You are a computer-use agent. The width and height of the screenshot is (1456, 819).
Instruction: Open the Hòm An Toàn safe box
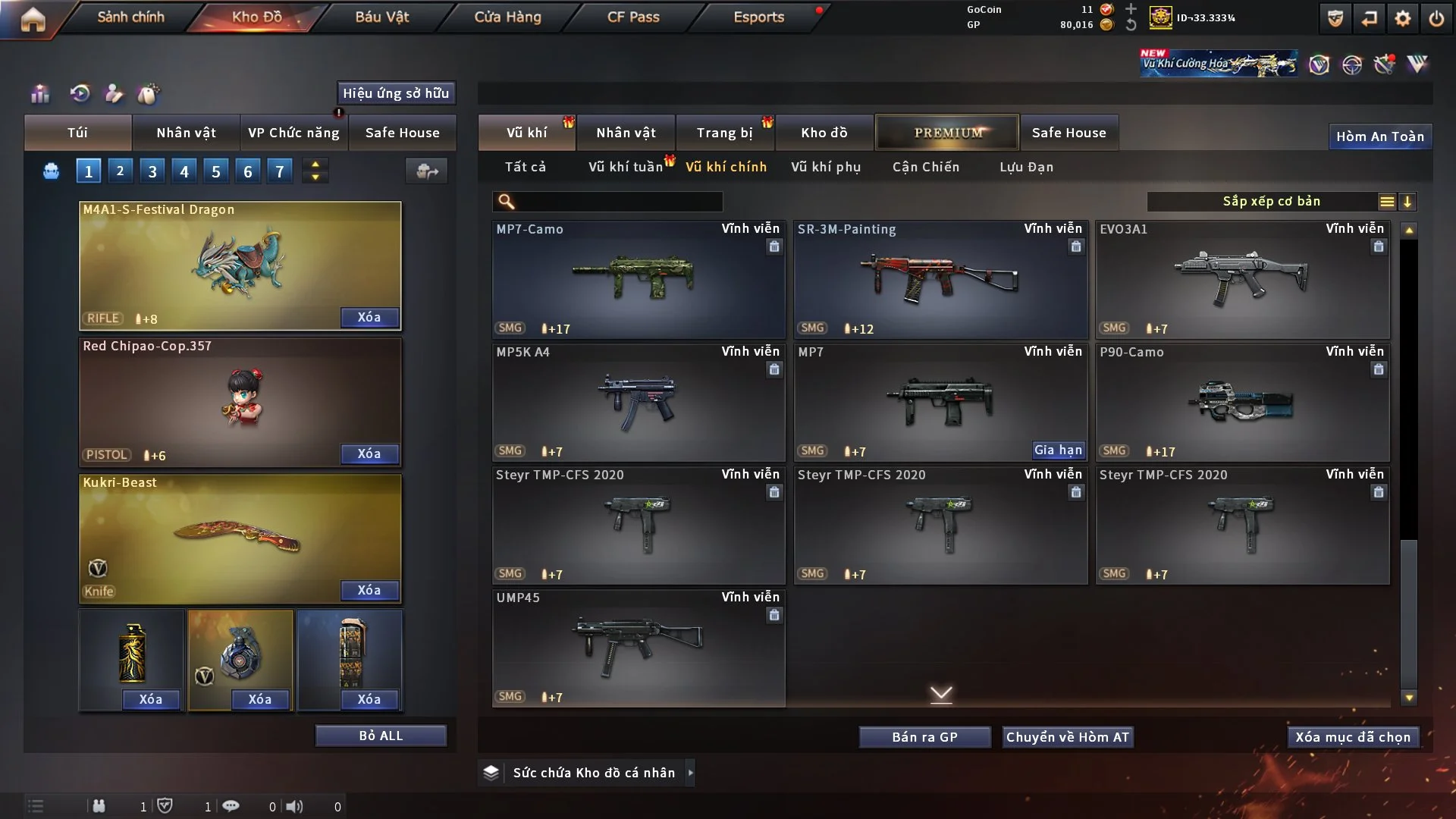tap(1379, 136)
